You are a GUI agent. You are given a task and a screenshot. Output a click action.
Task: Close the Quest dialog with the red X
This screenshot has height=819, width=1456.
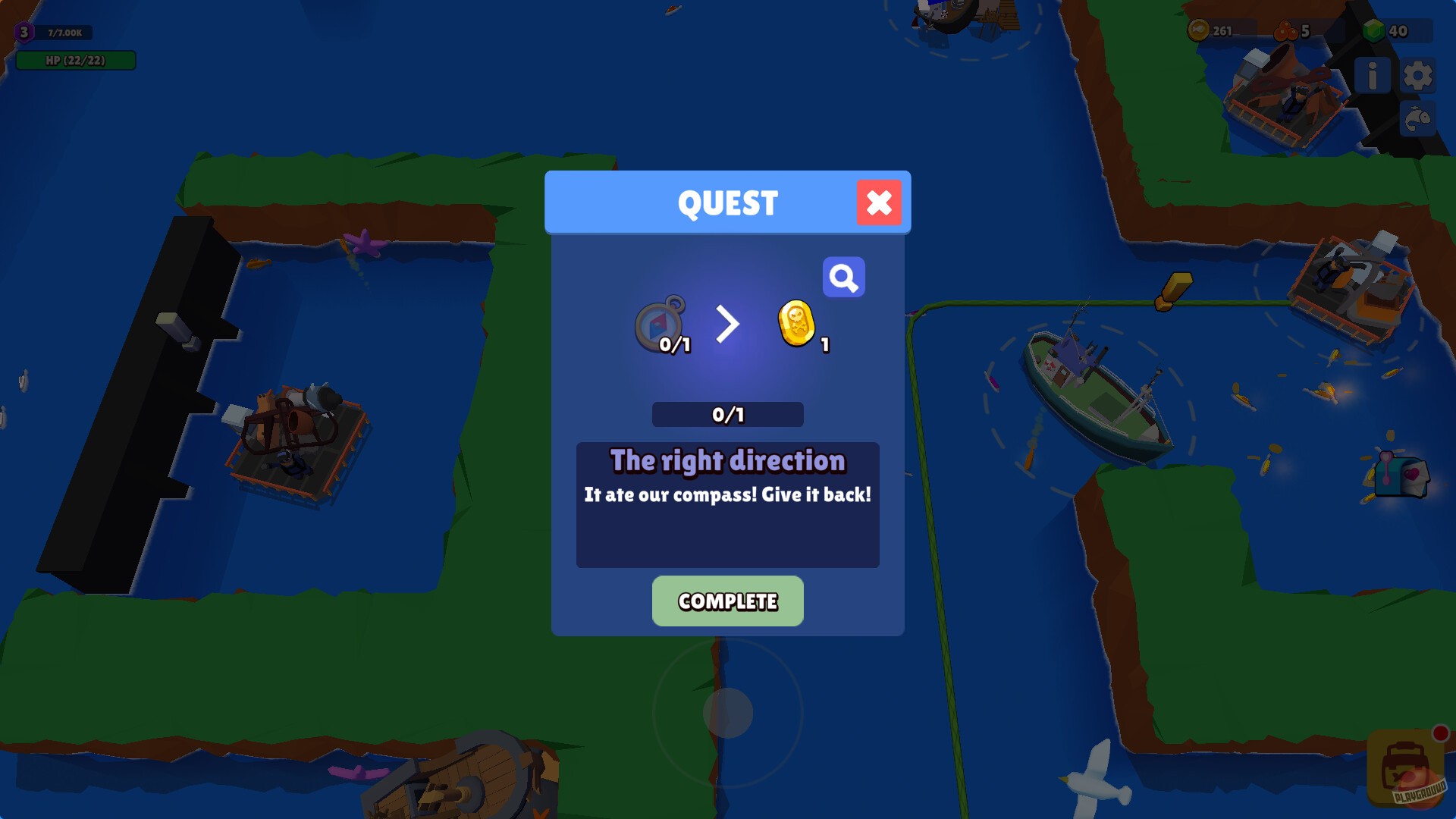coord(879,202)
